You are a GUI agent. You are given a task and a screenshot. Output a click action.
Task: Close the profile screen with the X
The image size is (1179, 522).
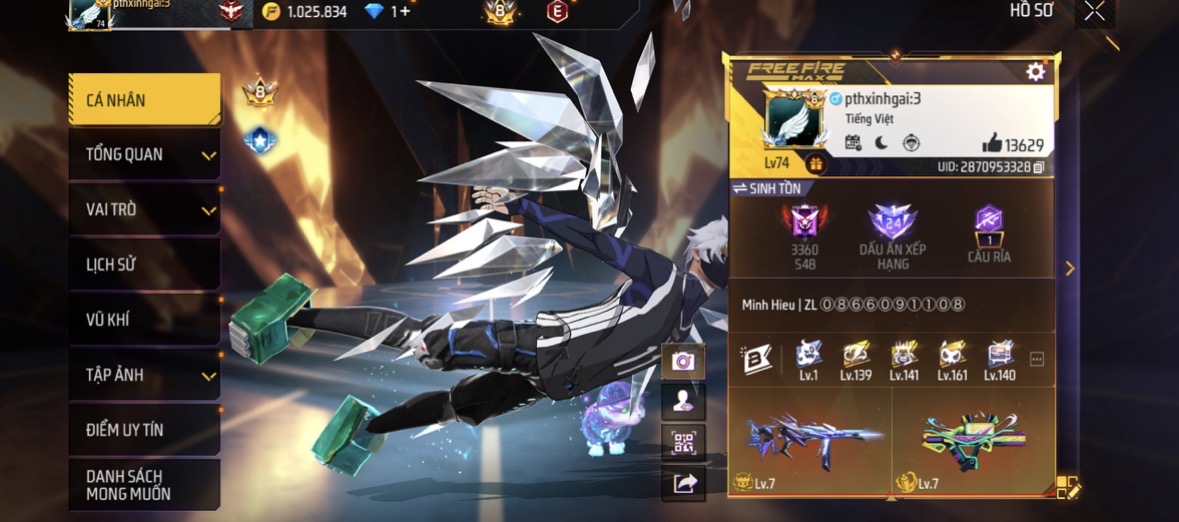click(1094, 11)
